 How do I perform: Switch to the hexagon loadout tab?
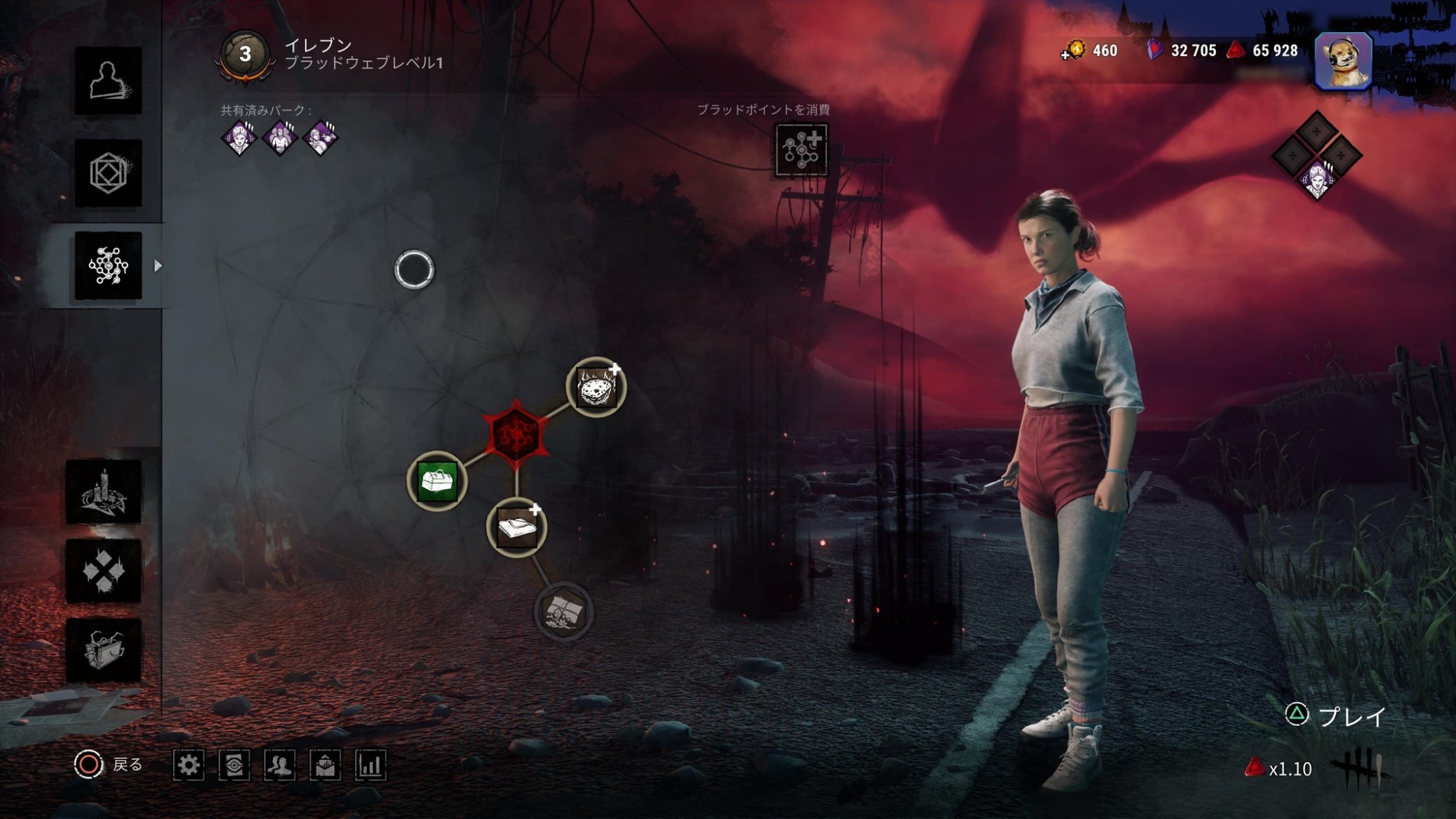click(108, 173)
